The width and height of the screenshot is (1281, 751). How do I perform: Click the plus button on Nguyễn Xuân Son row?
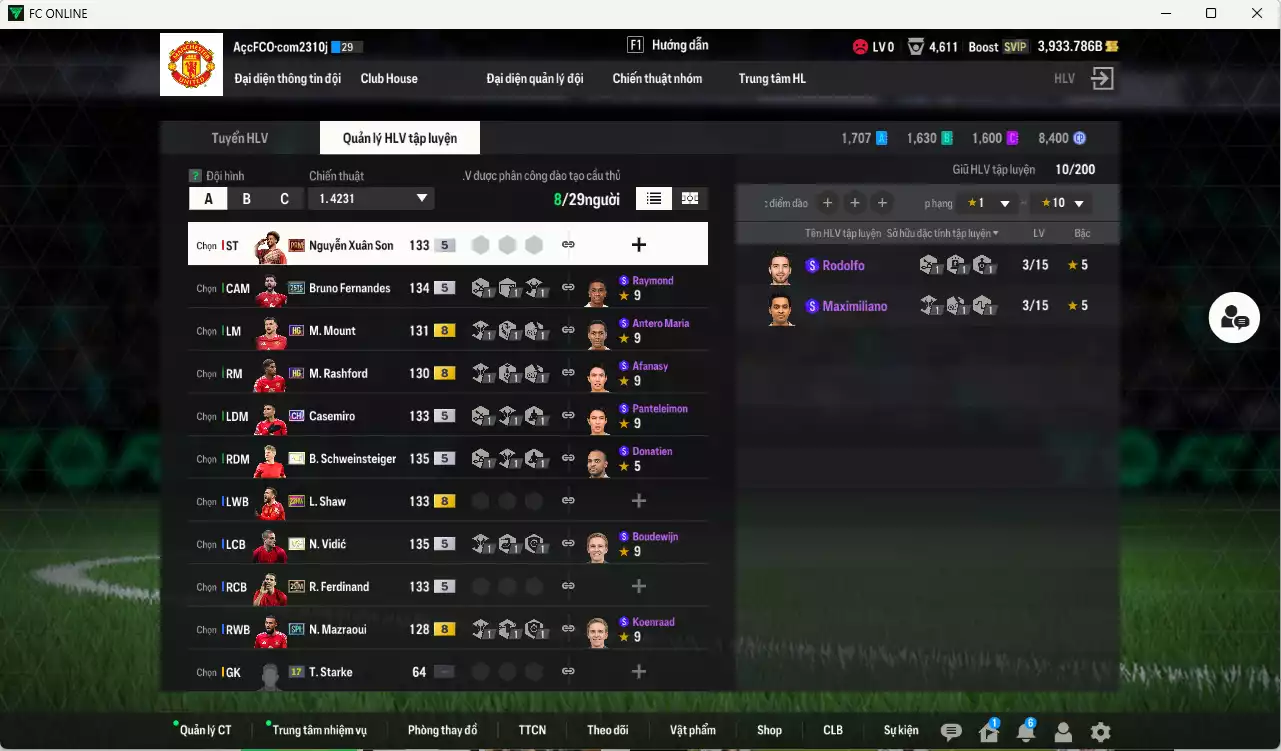tap(637, 243)
